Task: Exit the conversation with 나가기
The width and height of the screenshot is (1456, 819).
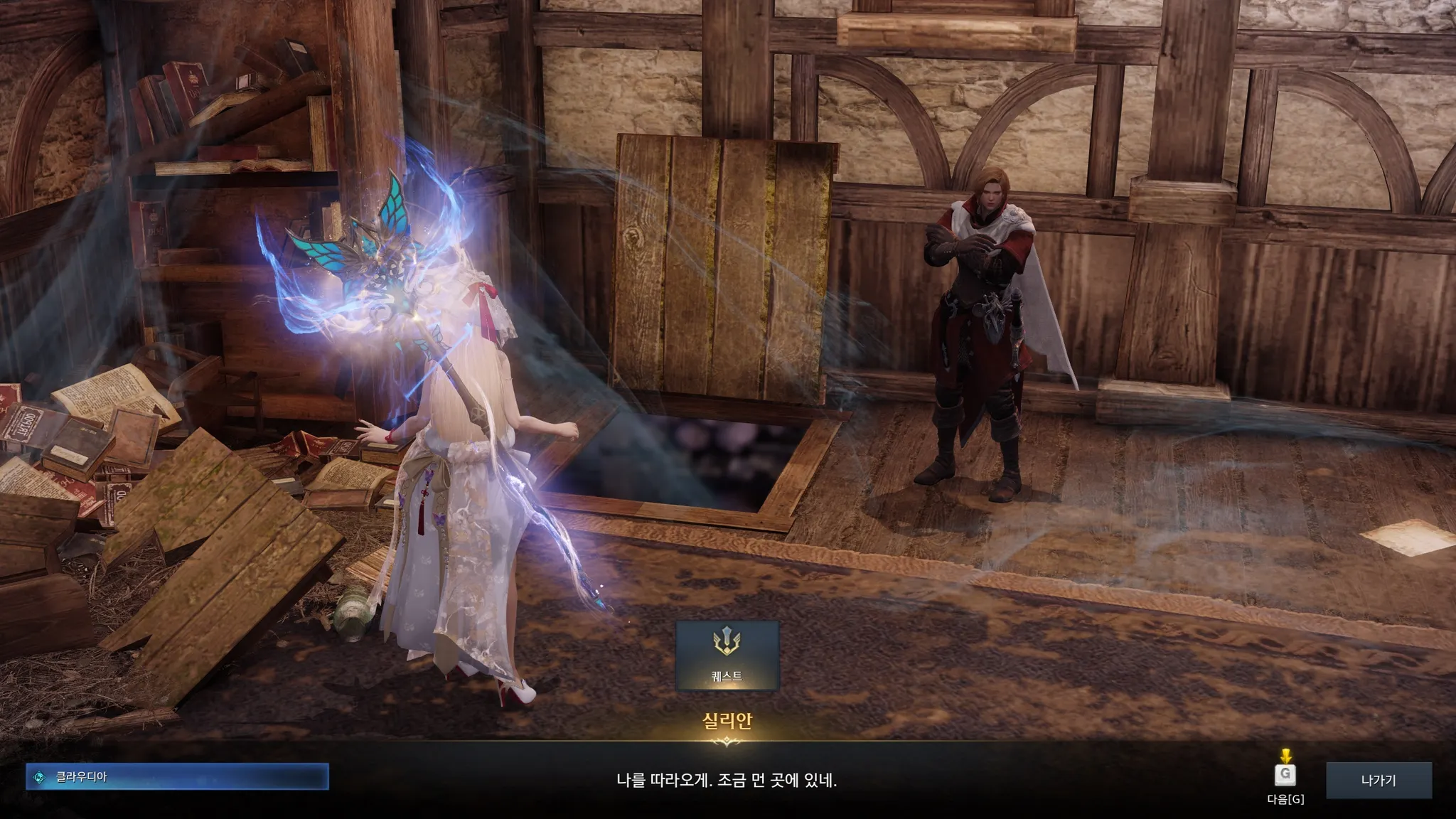Action: (x=1379, y=780)
